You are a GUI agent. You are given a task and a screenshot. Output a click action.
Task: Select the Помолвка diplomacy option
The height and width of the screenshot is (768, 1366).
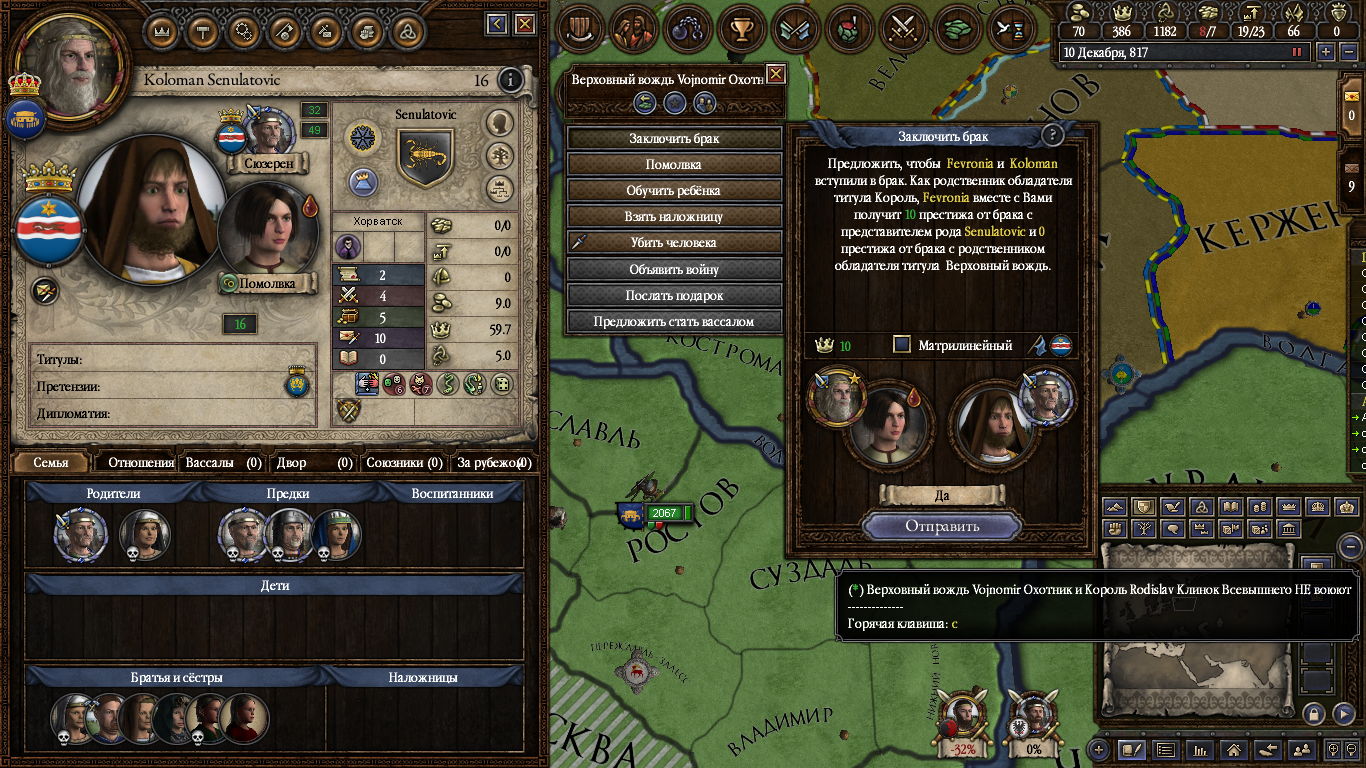(674, 164)
